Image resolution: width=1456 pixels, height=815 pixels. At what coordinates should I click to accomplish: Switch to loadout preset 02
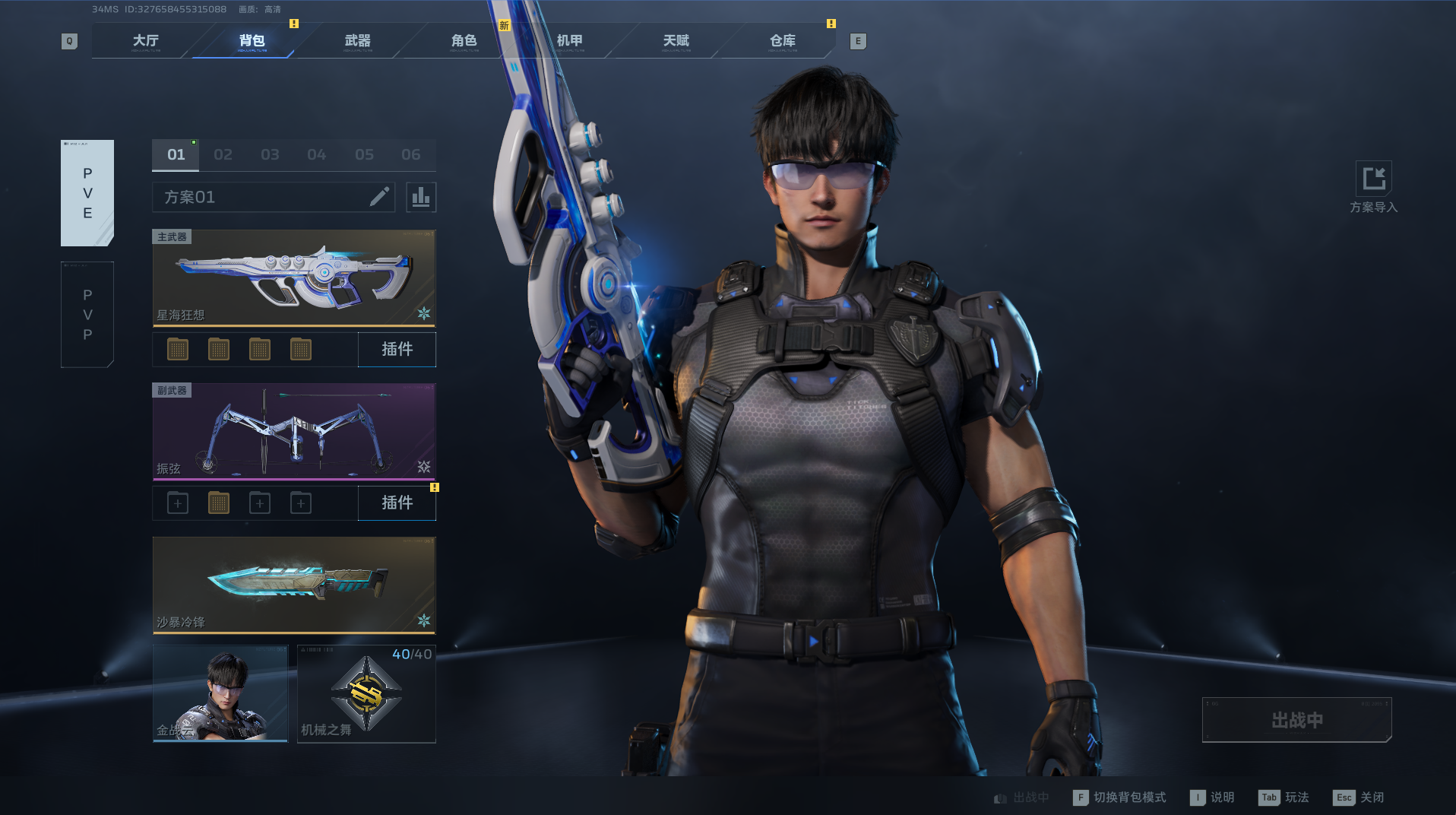(x=223, y=155)
